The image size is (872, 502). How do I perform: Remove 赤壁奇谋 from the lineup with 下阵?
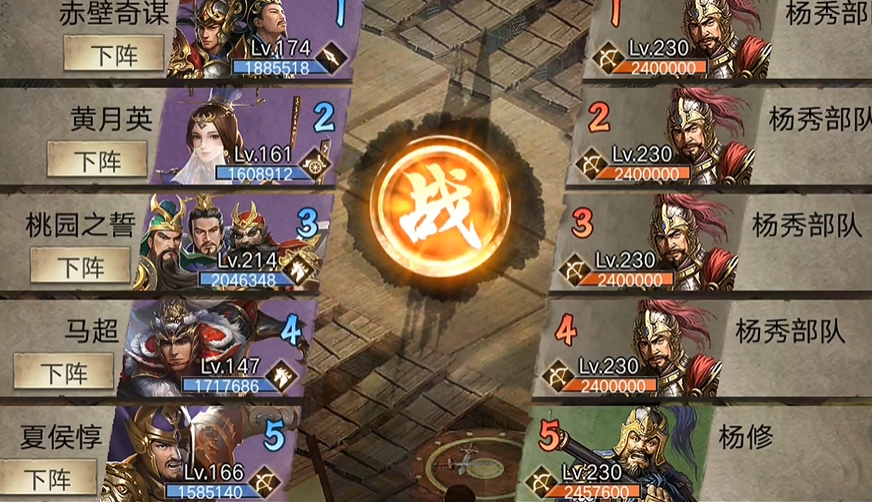114,54
